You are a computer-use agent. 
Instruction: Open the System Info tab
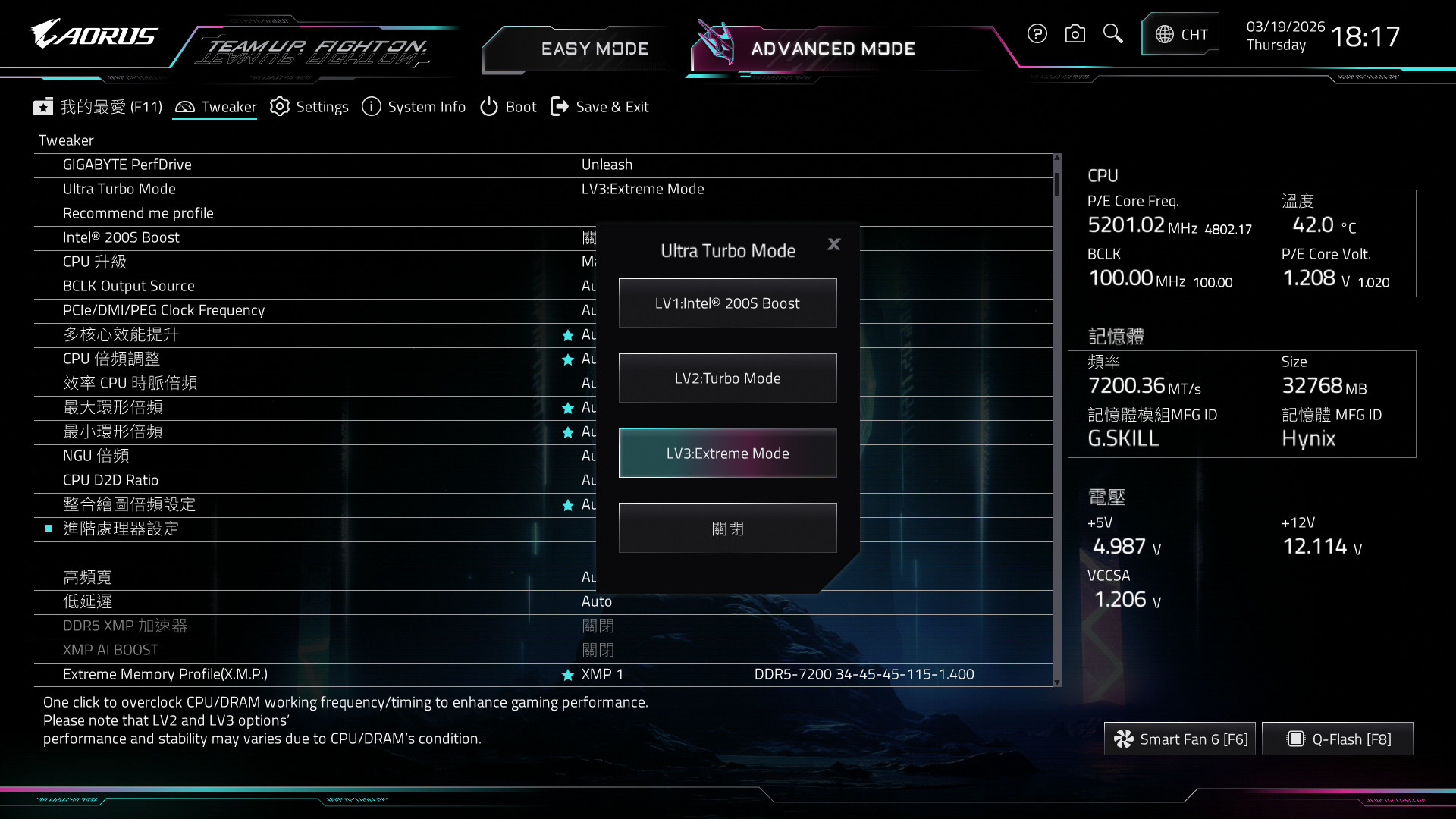pos(414,107)
